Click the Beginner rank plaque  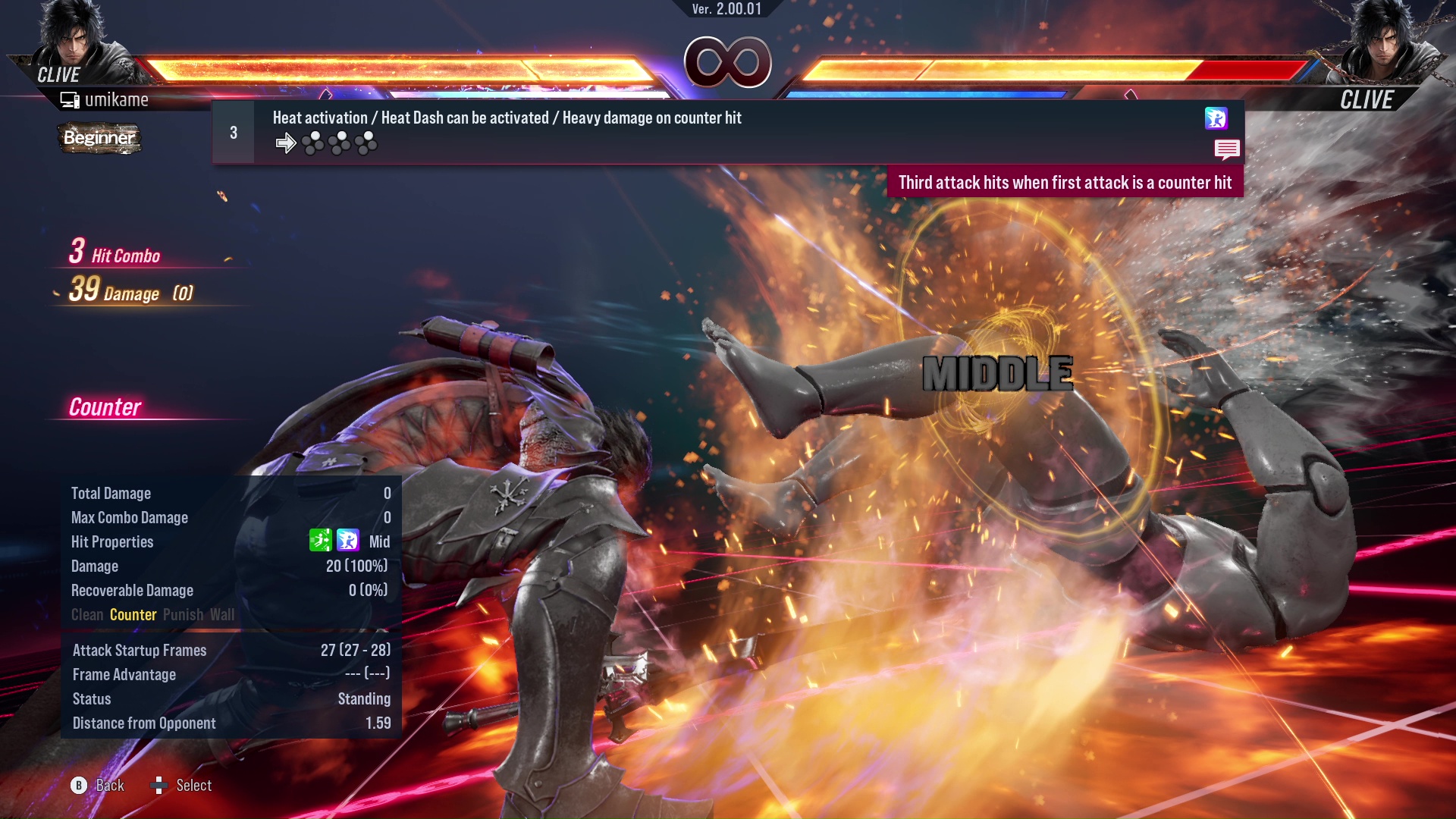(99, 138)
